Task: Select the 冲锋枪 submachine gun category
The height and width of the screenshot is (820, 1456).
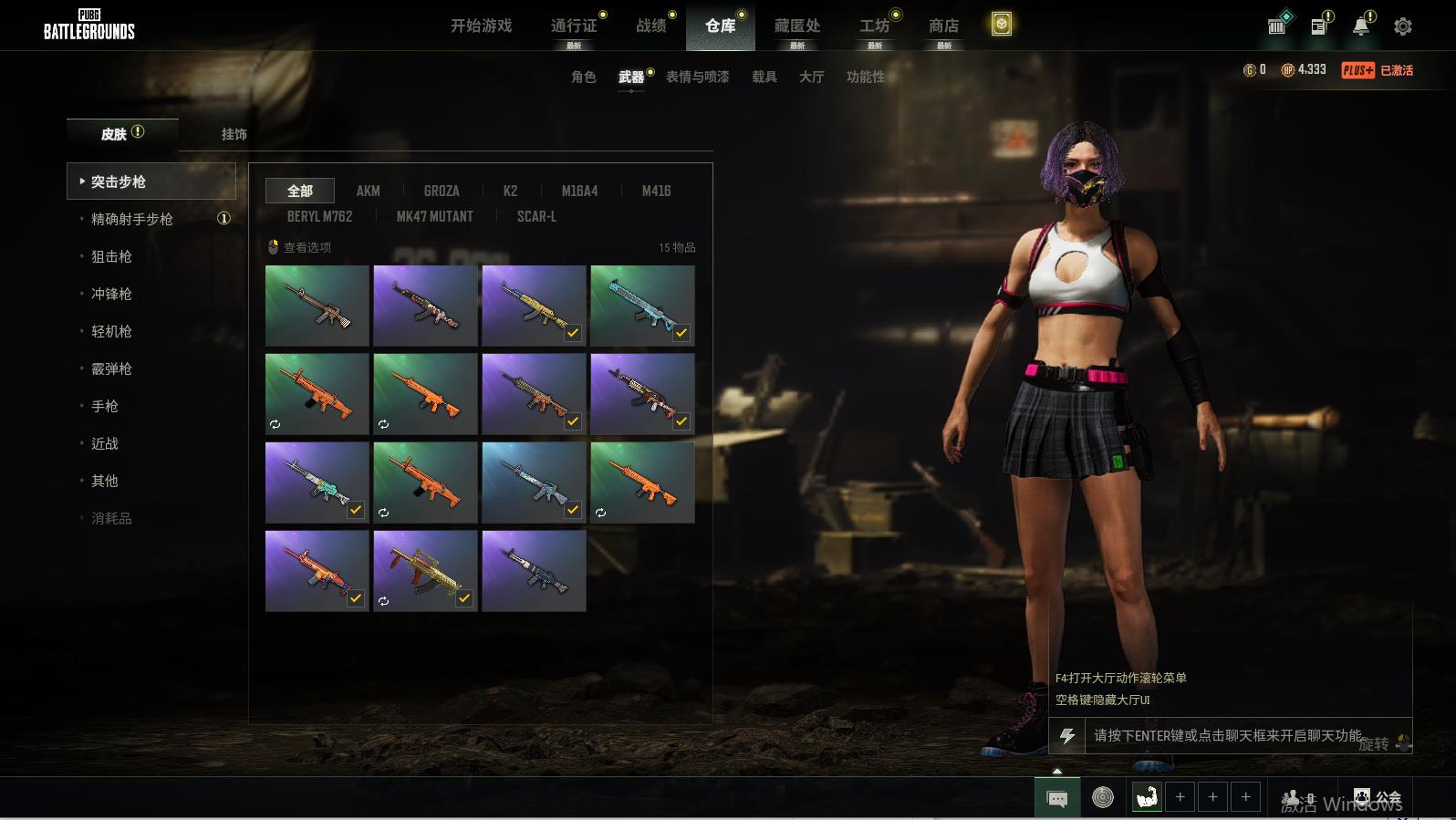Action: (x=111, y=294)
